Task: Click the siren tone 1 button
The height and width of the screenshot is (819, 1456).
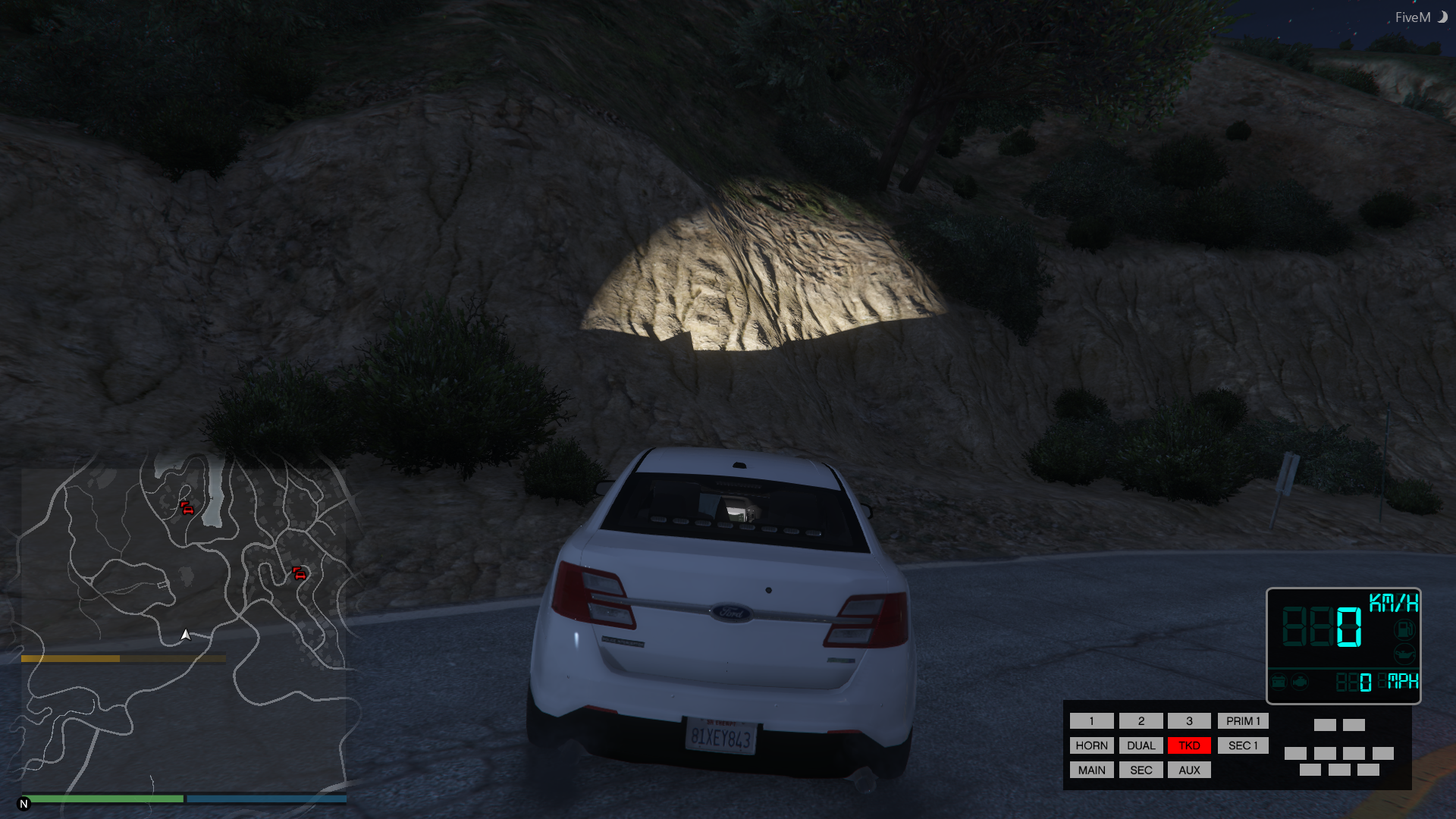Action: click(x=1091, y=721)
